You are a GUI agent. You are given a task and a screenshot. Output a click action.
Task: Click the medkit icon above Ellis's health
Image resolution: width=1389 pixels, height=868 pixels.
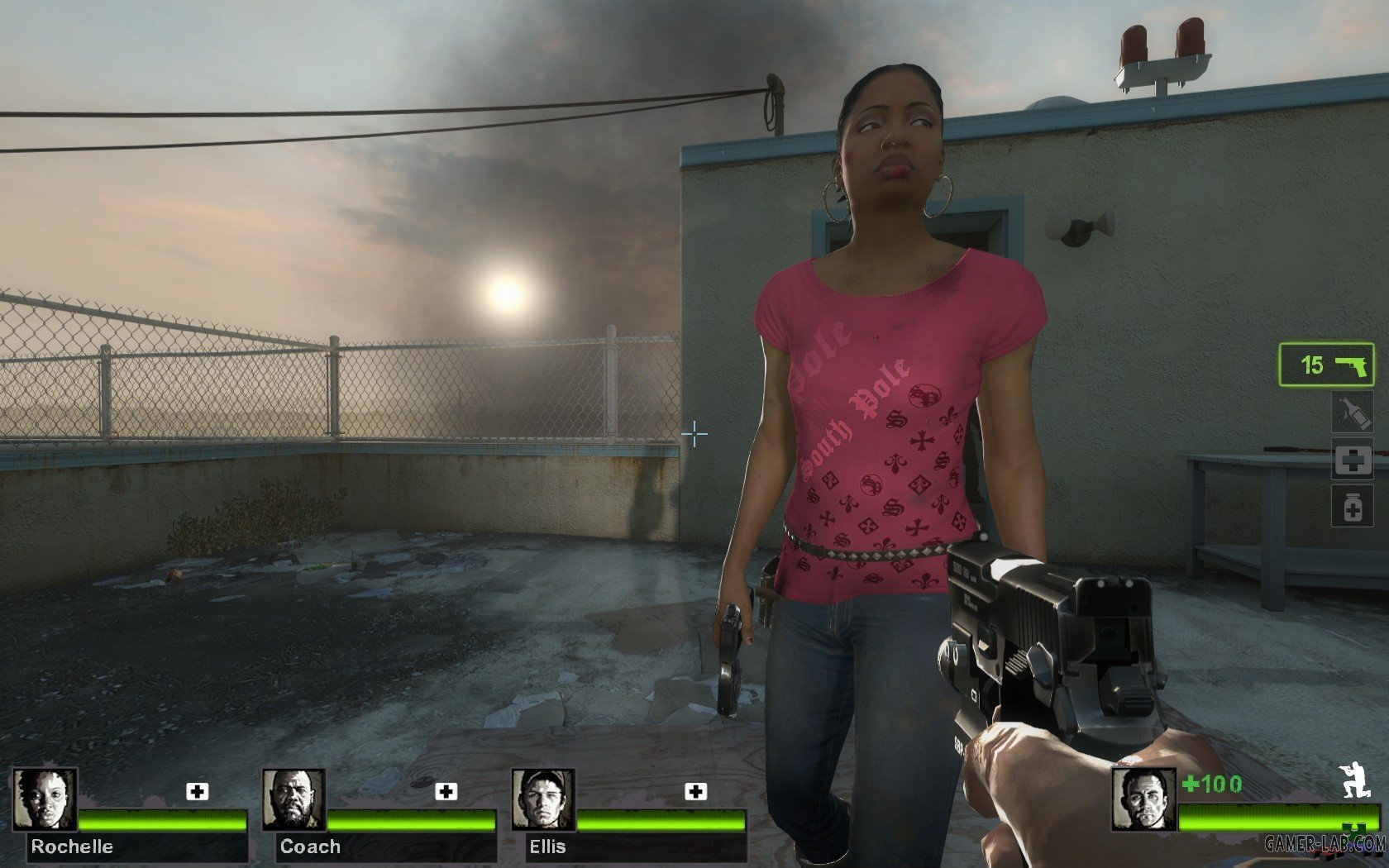point(696,792)
